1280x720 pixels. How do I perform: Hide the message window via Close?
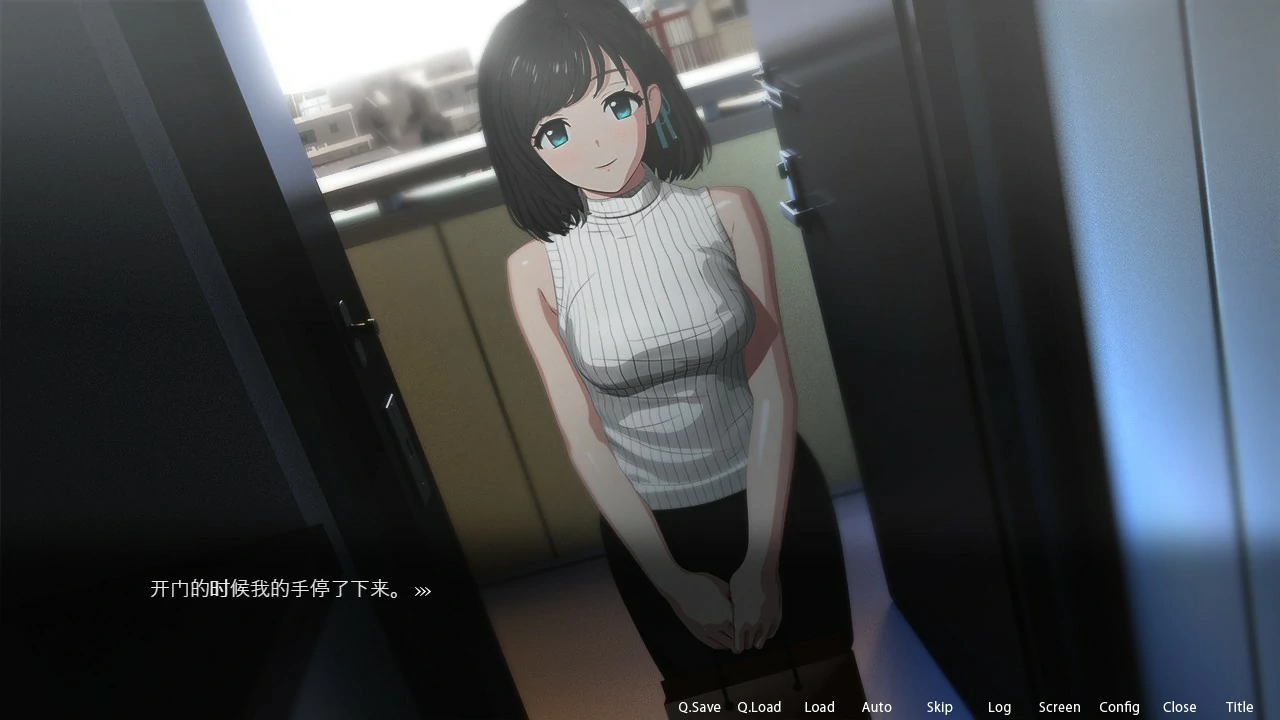click(x=1180, y=707)
